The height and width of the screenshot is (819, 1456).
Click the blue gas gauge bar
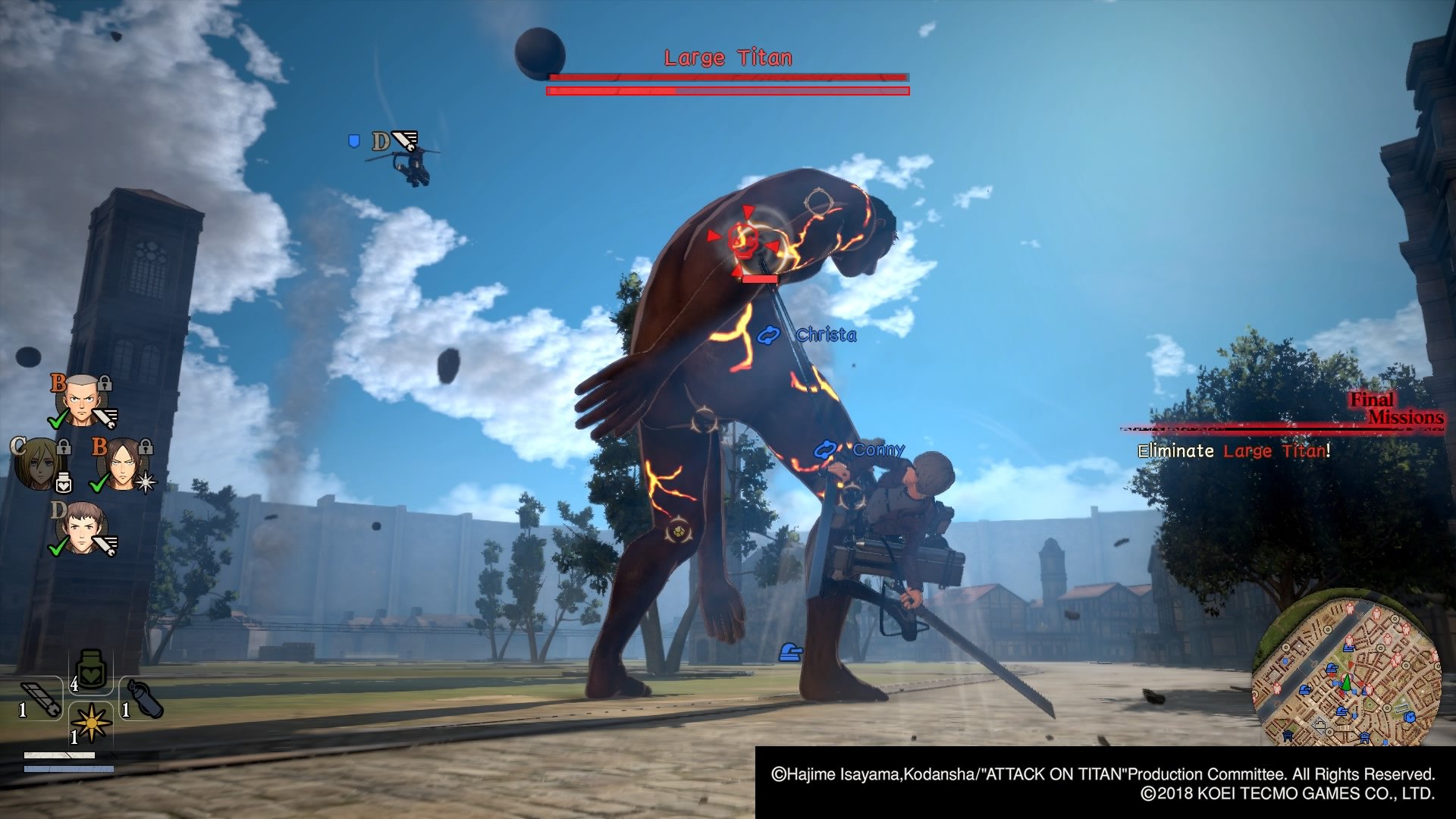point(69,770)
